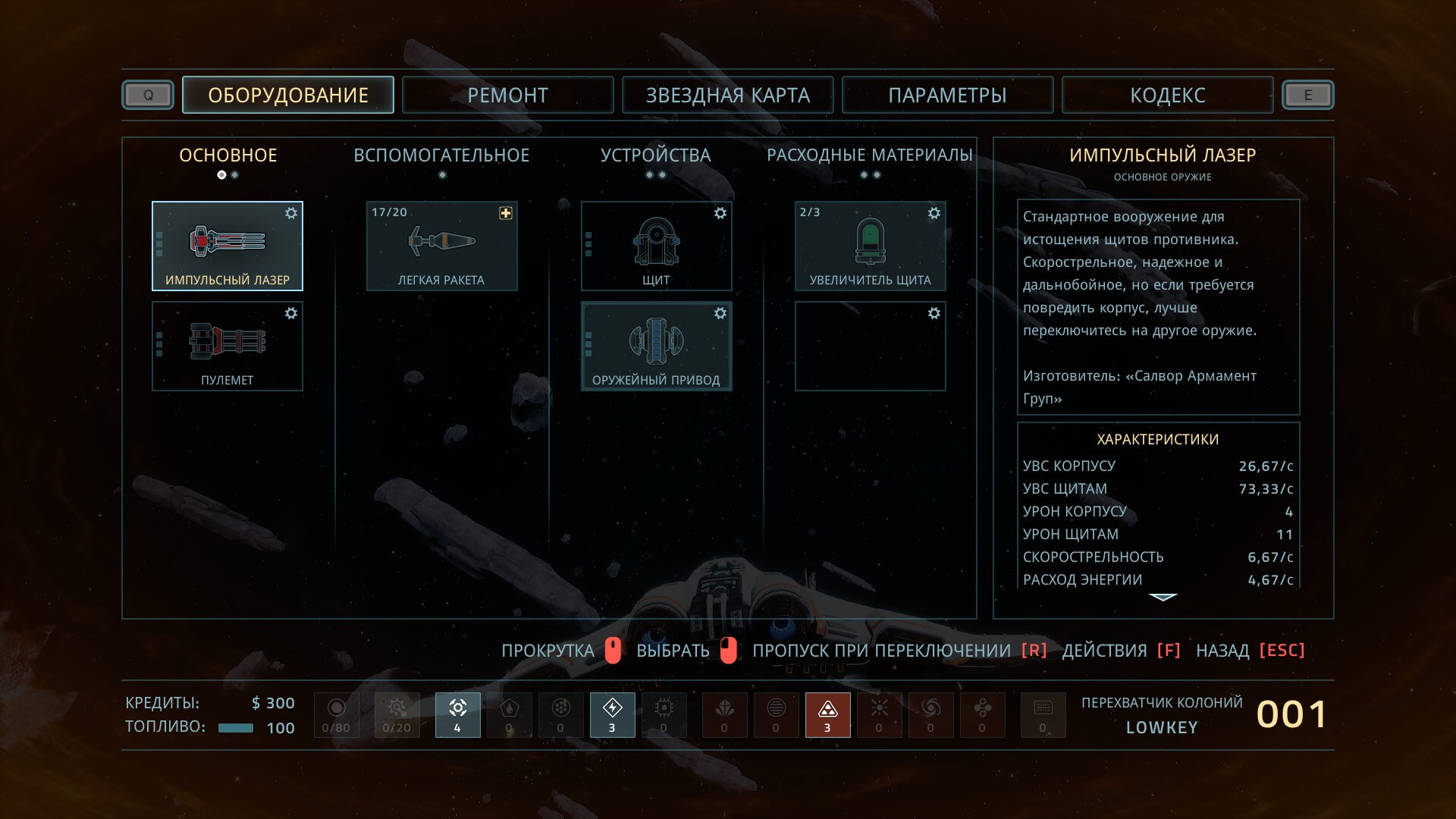The image size is (1456, 819).
Task: Show the КОДЕКС tab
Action: [x=1167, y=96]
